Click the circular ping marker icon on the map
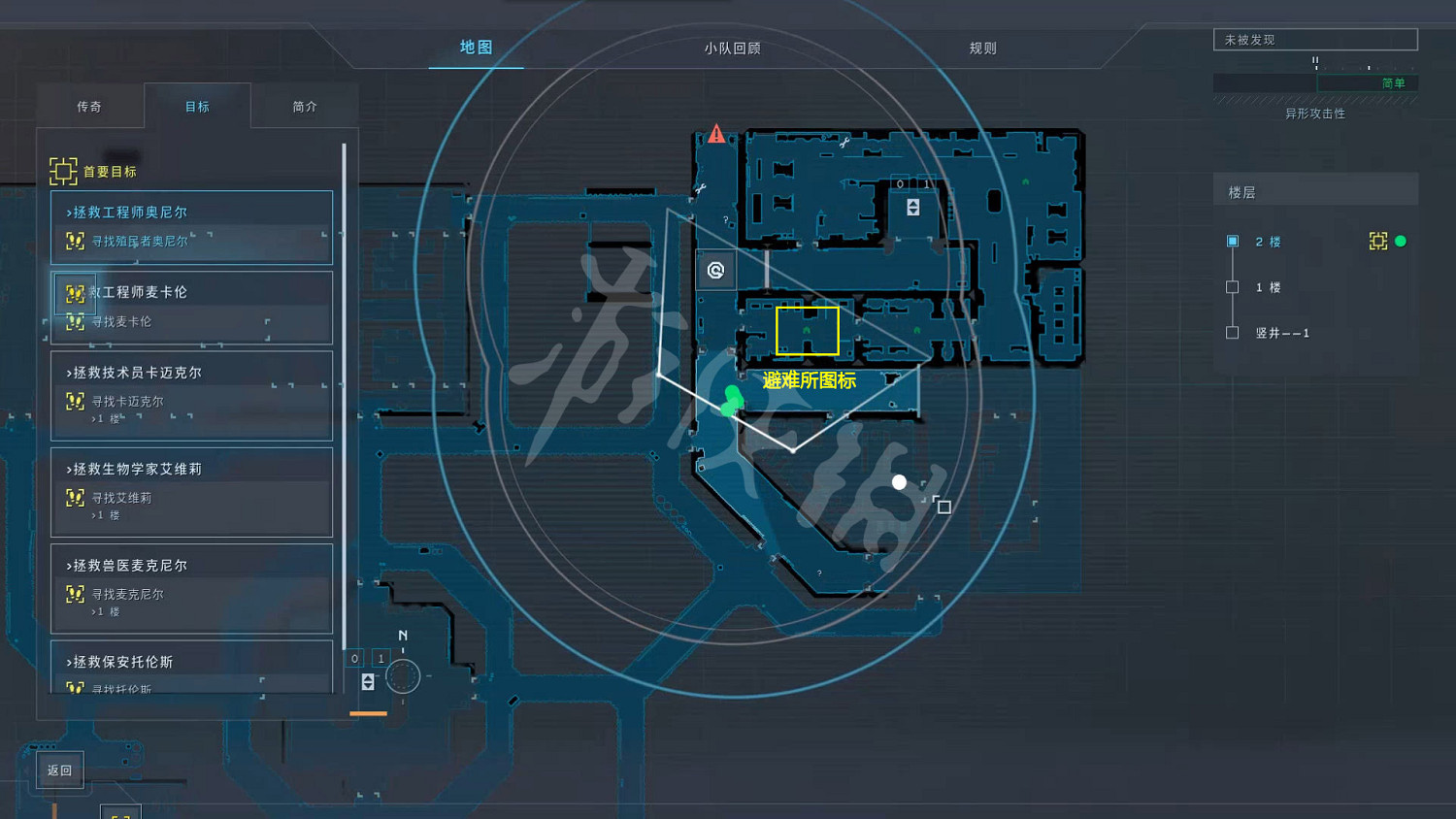Screen dimensions: 1456x819 [715, 271]
